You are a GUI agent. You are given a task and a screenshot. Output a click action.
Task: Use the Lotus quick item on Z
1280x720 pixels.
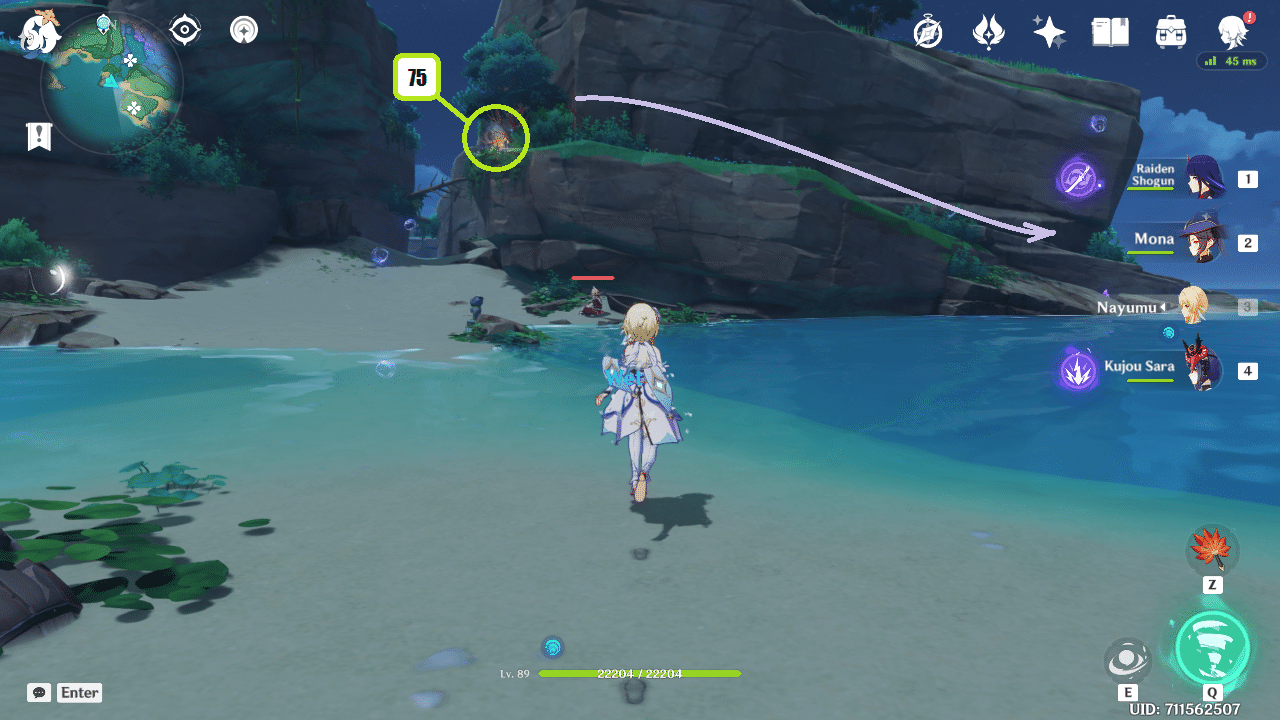[1211, 551]
